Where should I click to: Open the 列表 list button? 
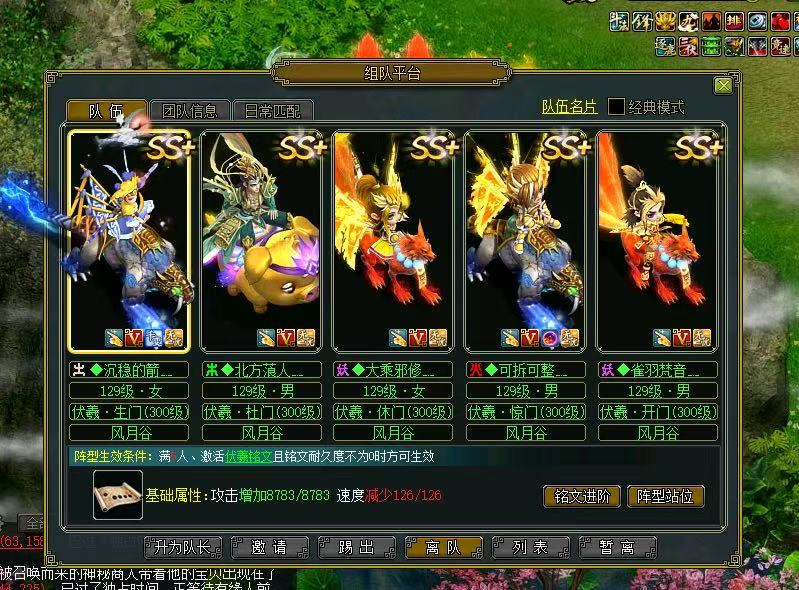530,547
